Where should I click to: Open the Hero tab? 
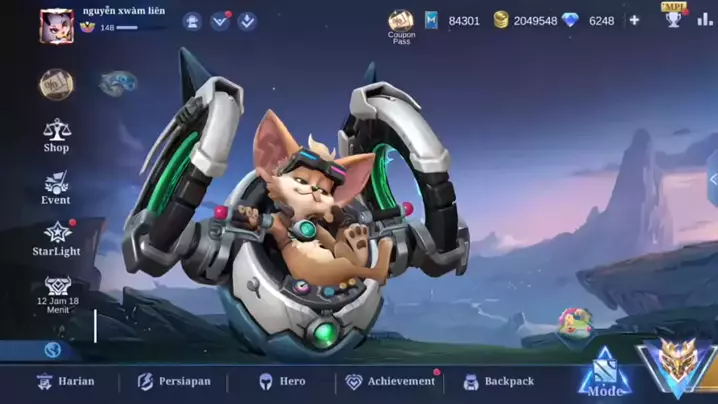282,381
